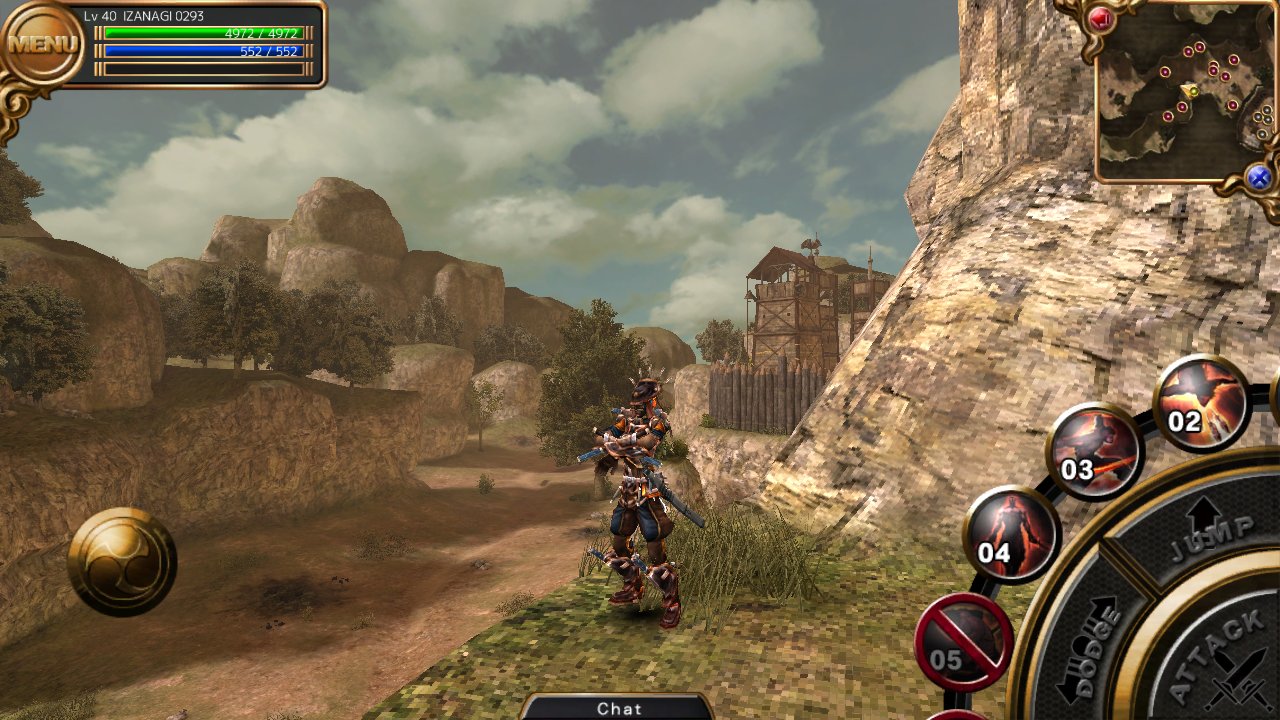
Task: Trigger skill slot 04
Action: click(1010, 535)
